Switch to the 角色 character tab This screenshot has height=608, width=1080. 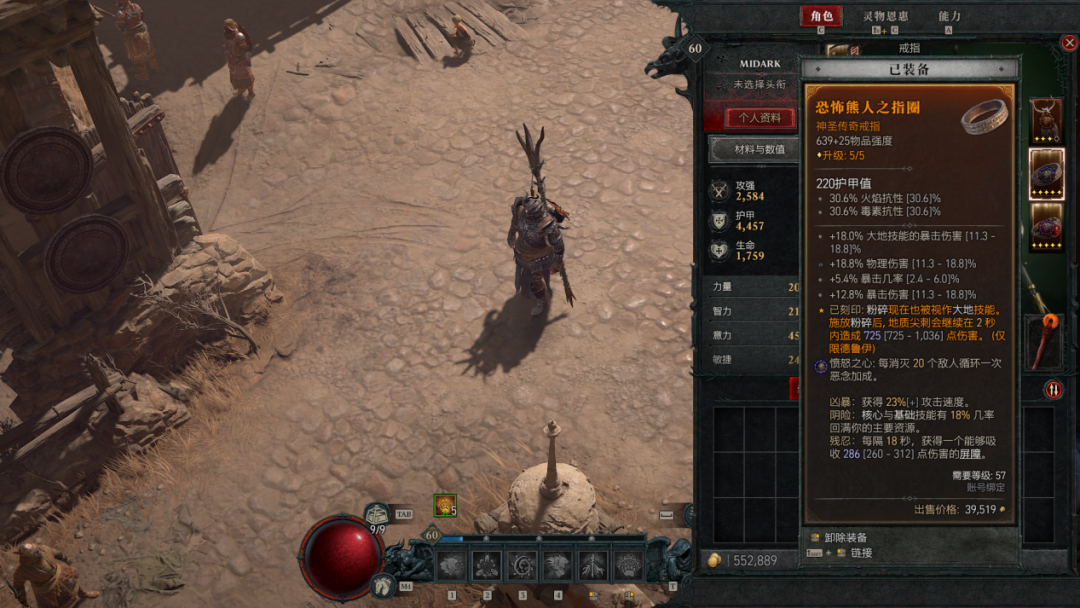tap(821, 16)
